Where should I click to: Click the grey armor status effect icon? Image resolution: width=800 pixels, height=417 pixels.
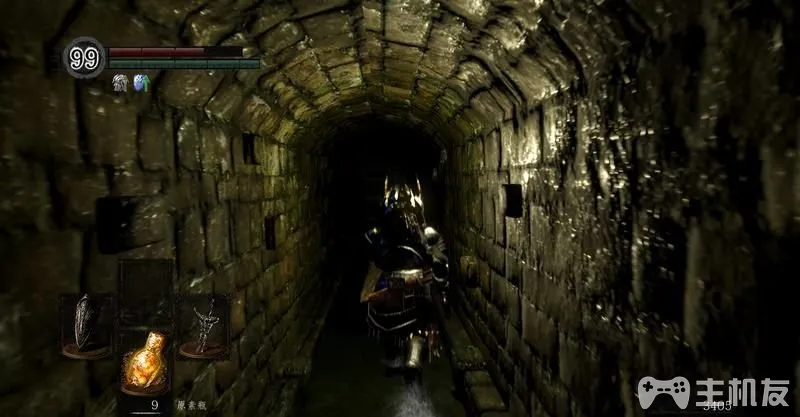click(120, 83)
